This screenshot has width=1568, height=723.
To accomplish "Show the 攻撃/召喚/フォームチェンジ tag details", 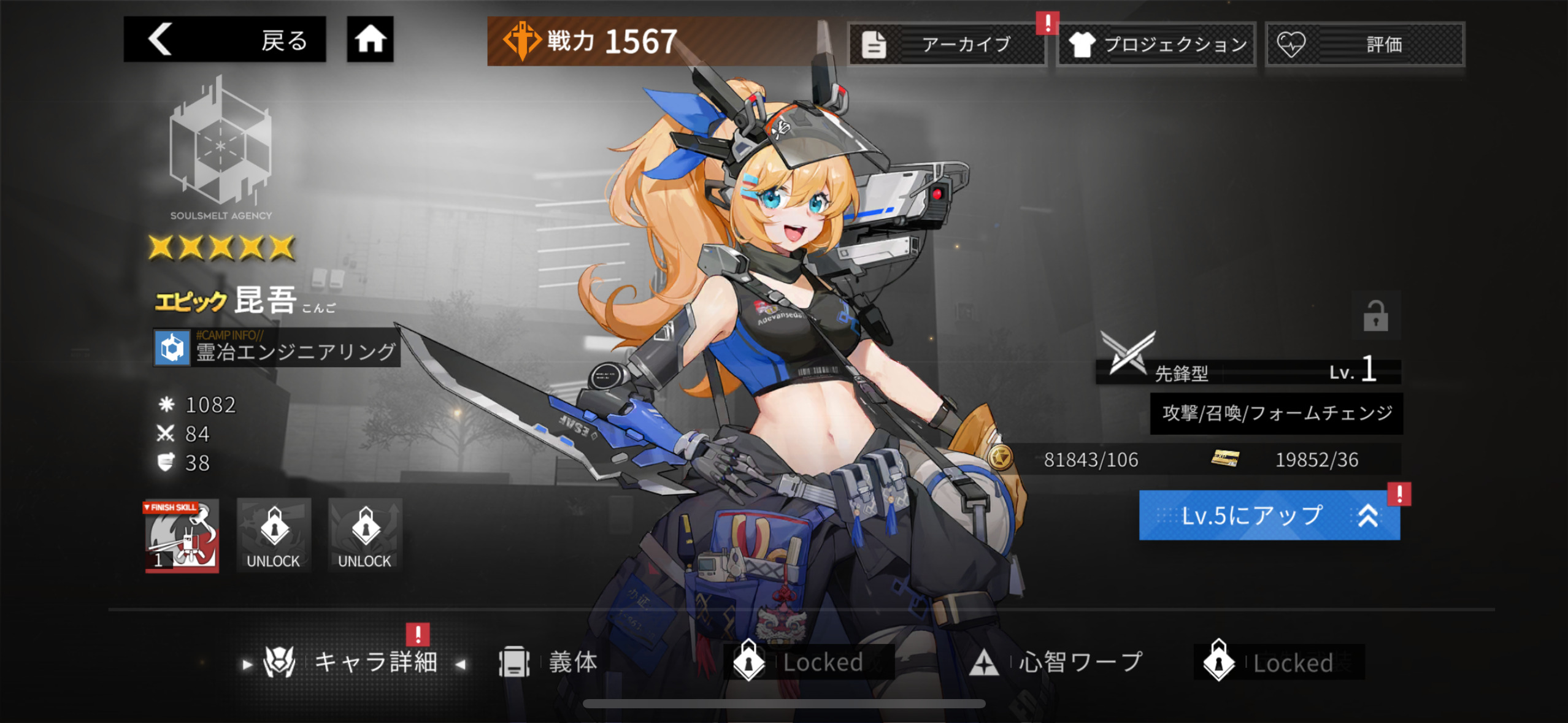I will click(x=1276, y=413).
